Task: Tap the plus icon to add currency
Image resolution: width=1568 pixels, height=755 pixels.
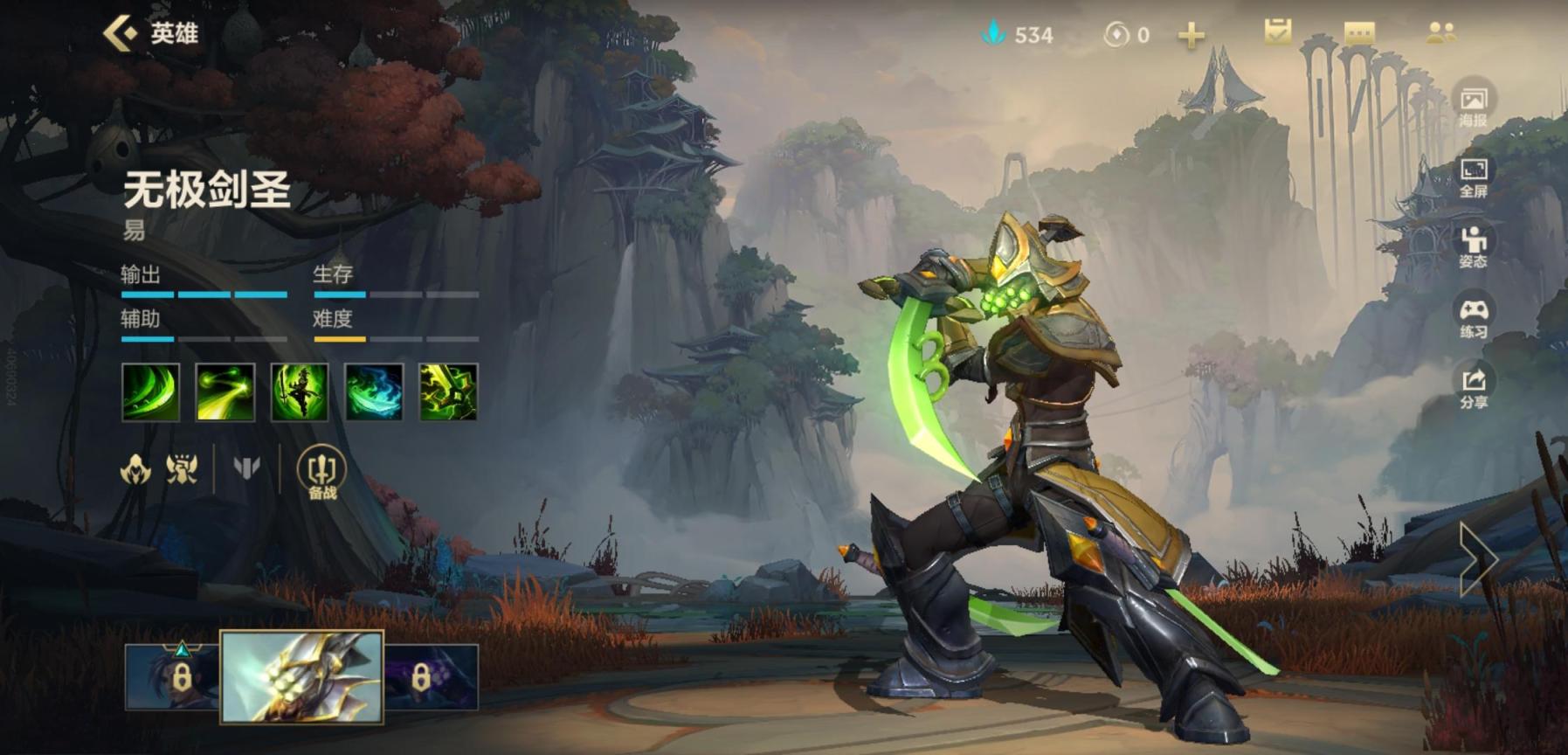Action: [1191, 35]
